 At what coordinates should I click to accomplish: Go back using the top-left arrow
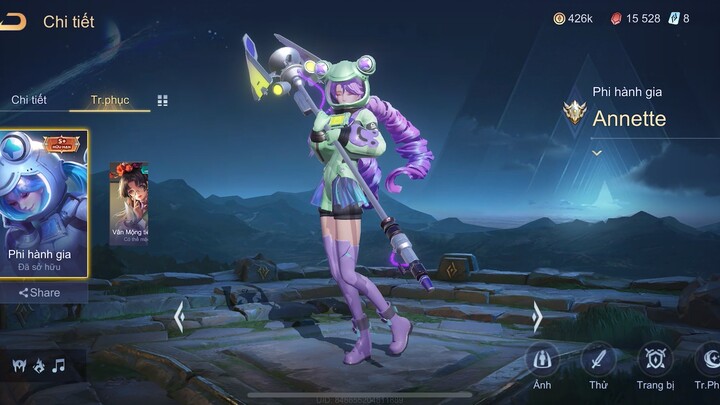[x=13, y=22]
